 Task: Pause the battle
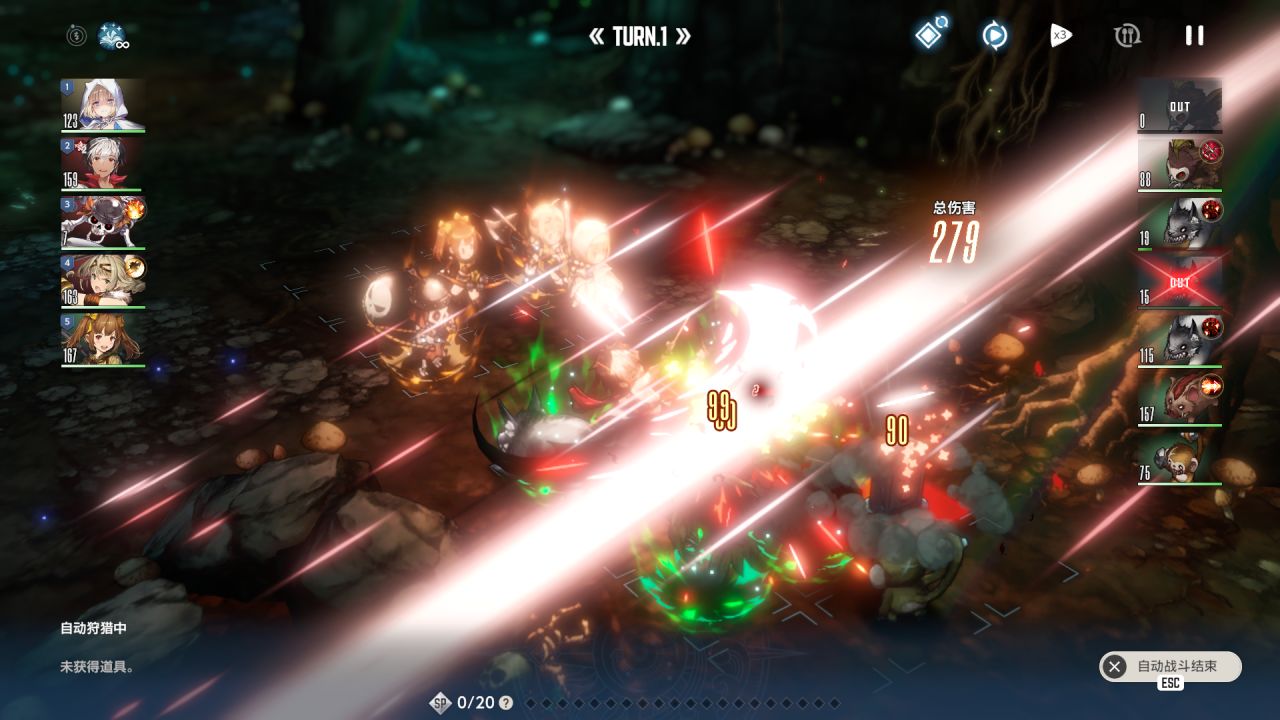tap(1194, 36)
